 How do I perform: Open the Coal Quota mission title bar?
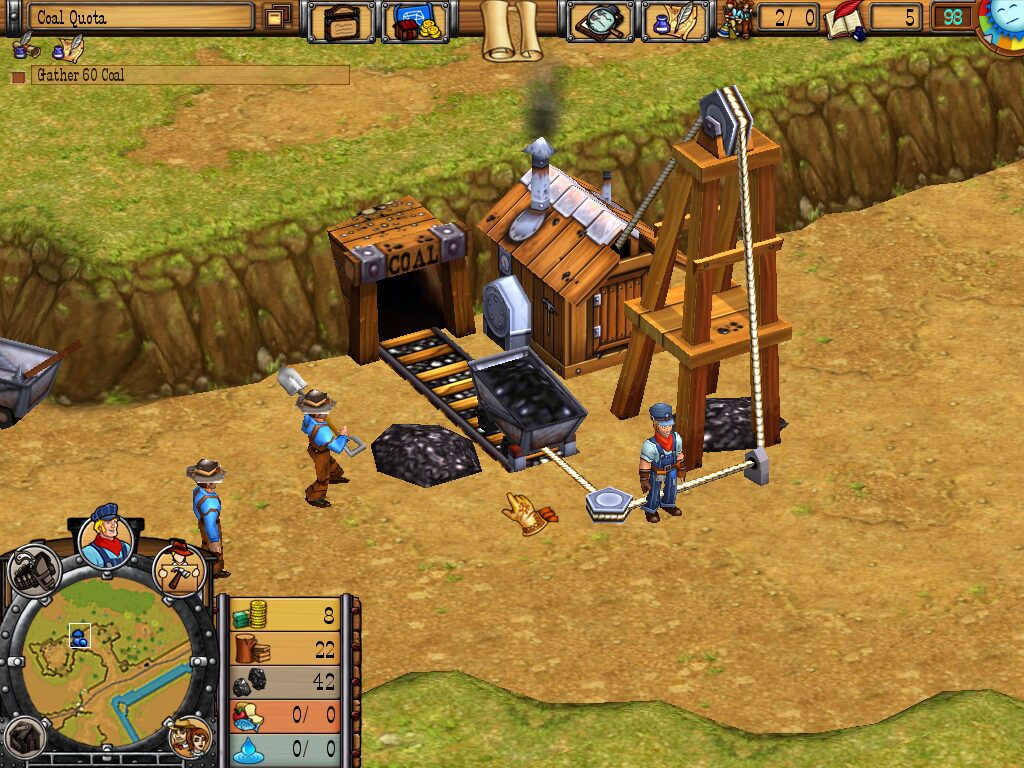tap(140, 17)
